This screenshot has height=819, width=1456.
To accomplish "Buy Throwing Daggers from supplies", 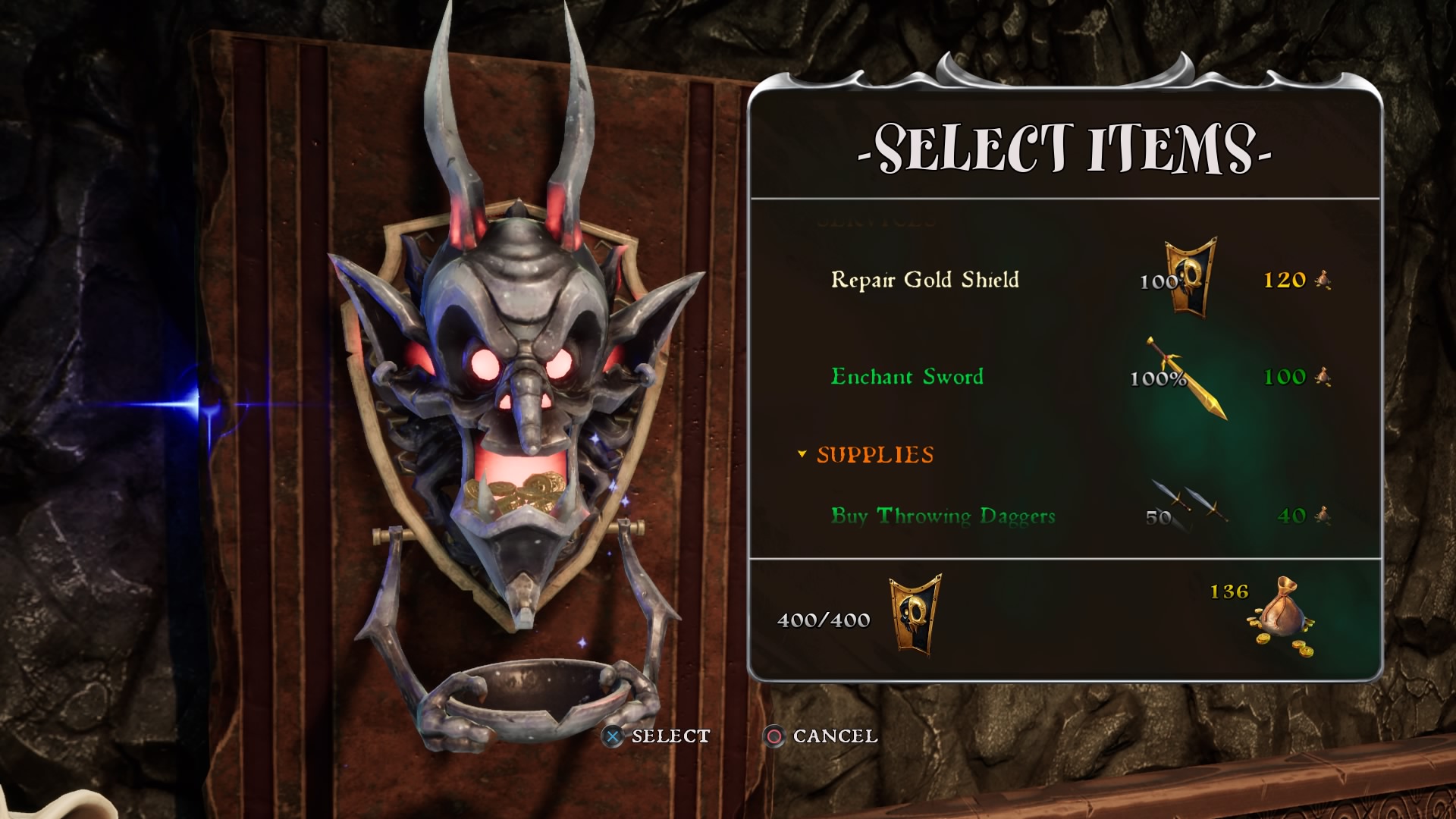I will pyautogui.click(x=943, y=516).
